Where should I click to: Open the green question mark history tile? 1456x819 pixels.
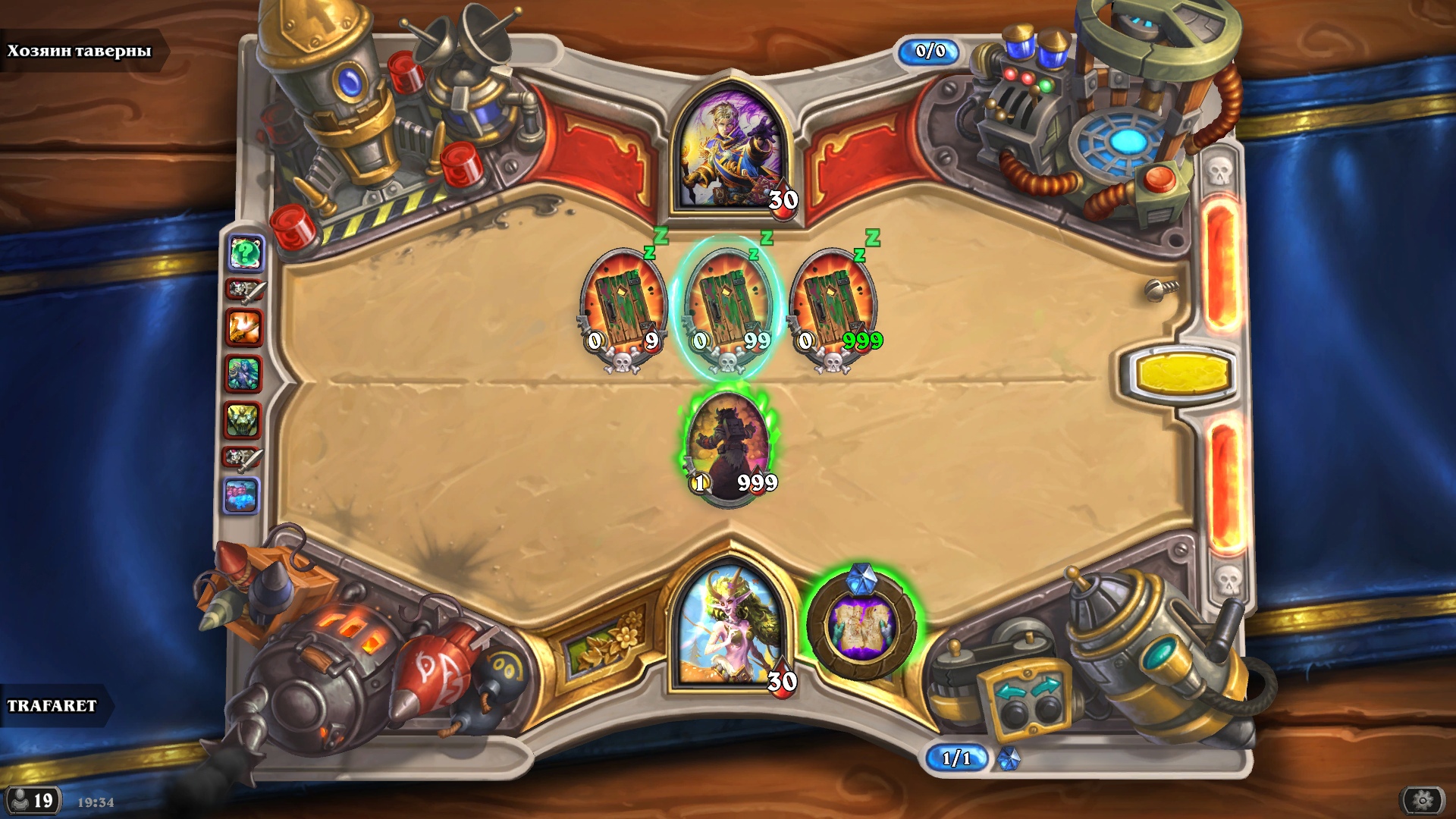[246, 252]
